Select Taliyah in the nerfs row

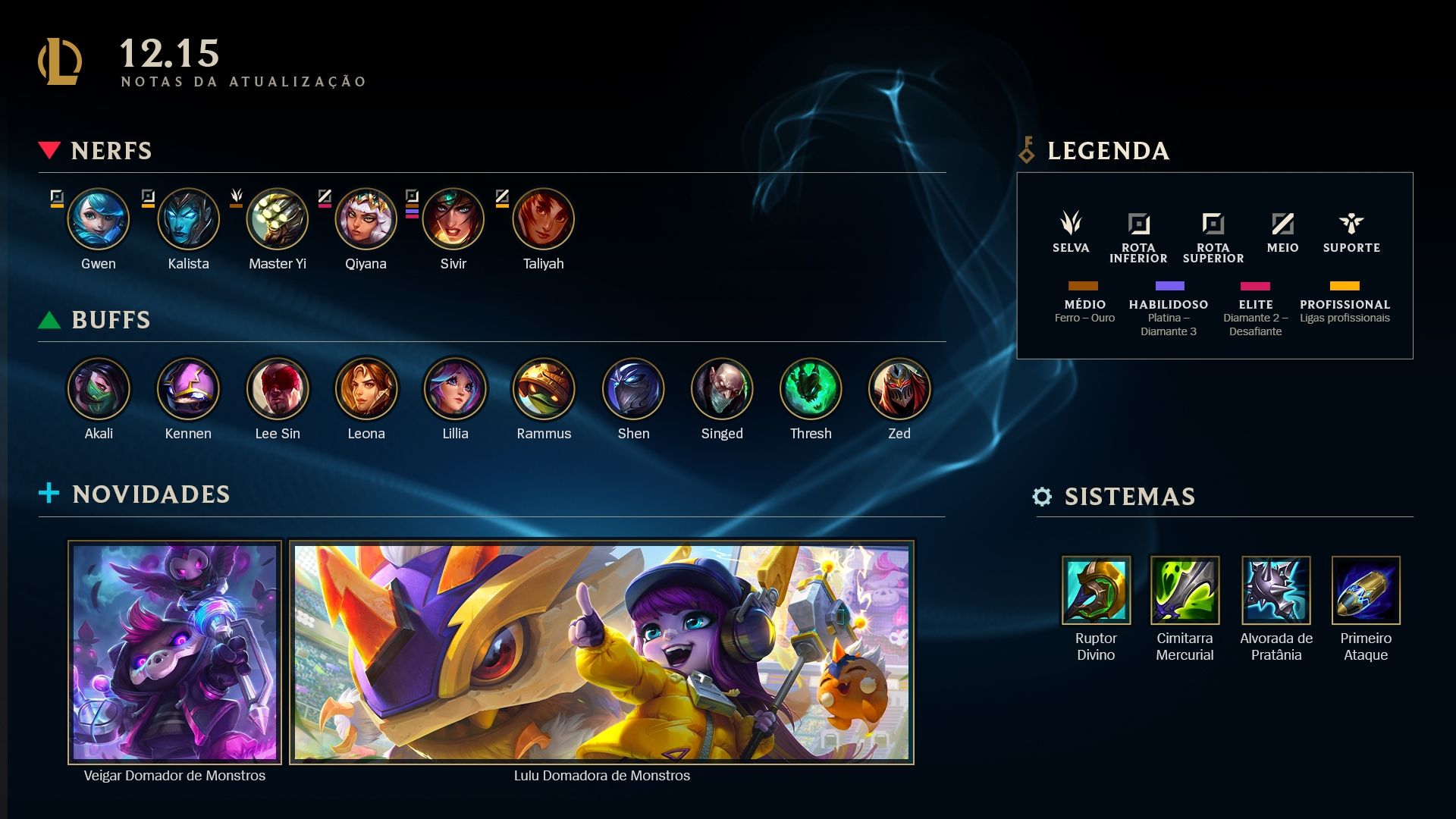pos(543,220)
